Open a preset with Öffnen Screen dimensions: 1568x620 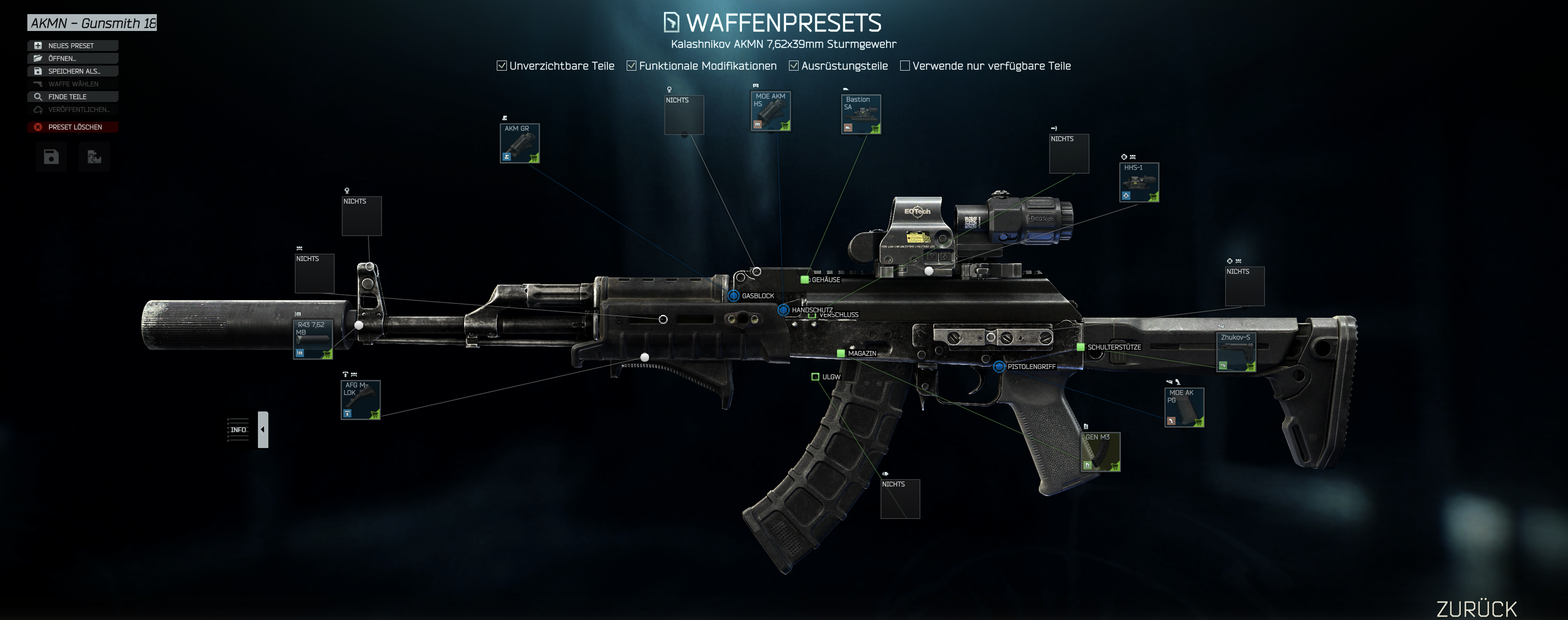click(72, 58)
